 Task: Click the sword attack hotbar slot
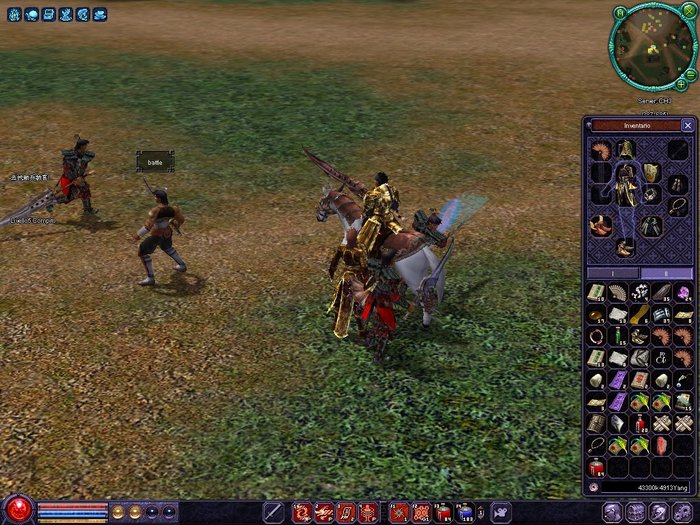(272, 512)
